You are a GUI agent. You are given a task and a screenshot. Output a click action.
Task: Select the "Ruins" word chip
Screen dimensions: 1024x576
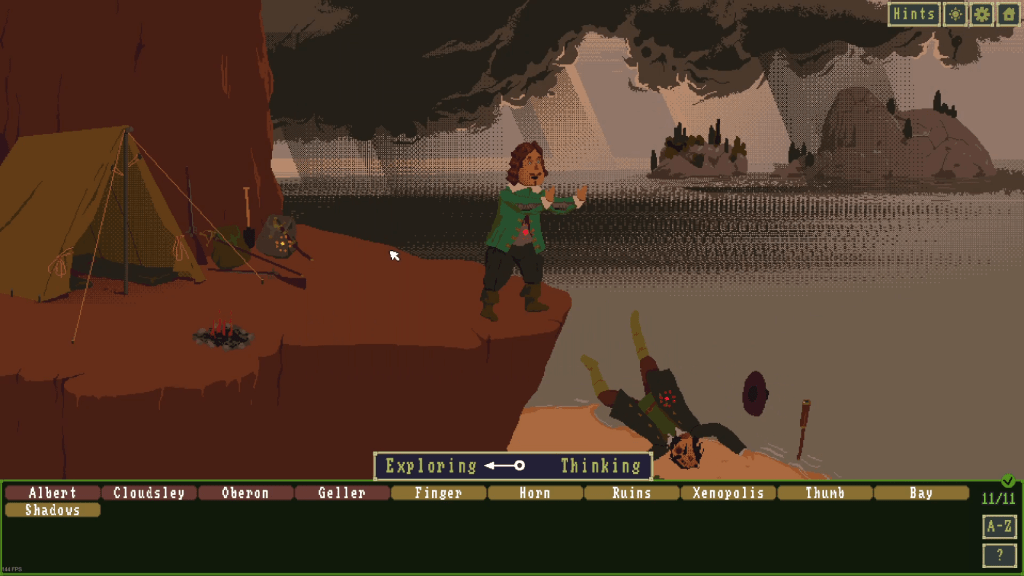coord(632,493)
